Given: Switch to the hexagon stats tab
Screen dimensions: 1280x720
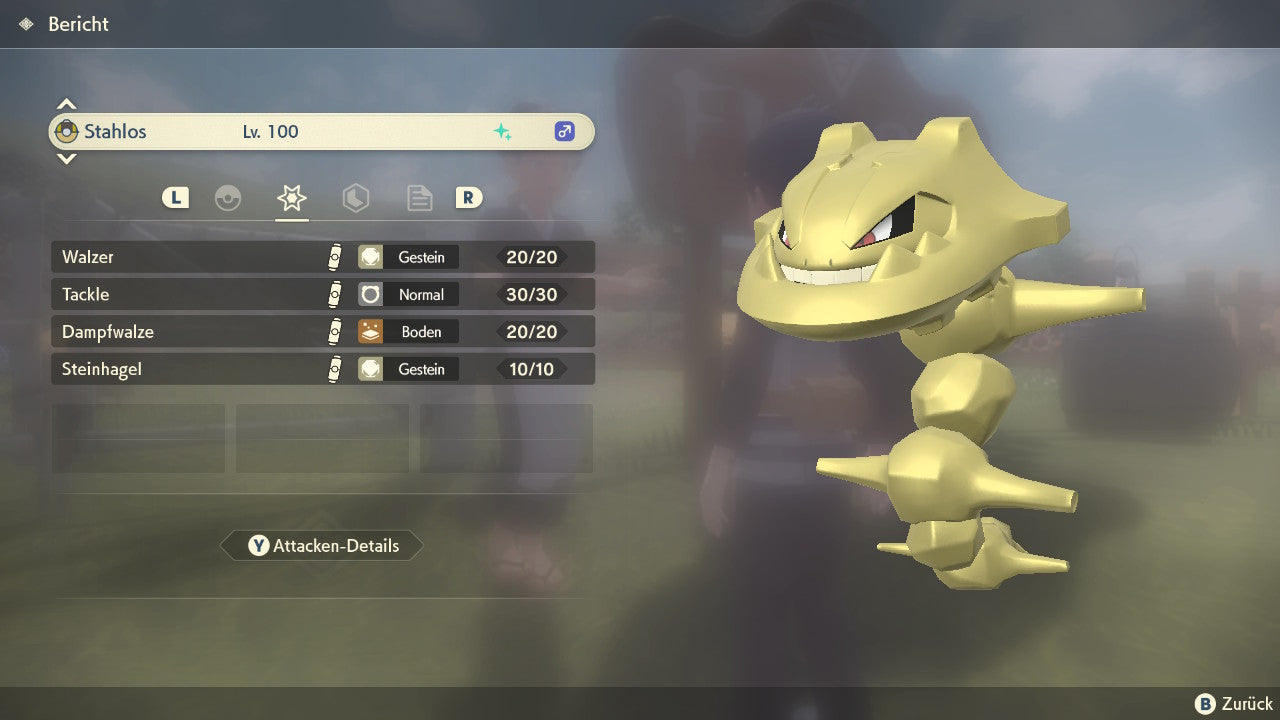Looking at the screenshot, I should coord(355,198).
